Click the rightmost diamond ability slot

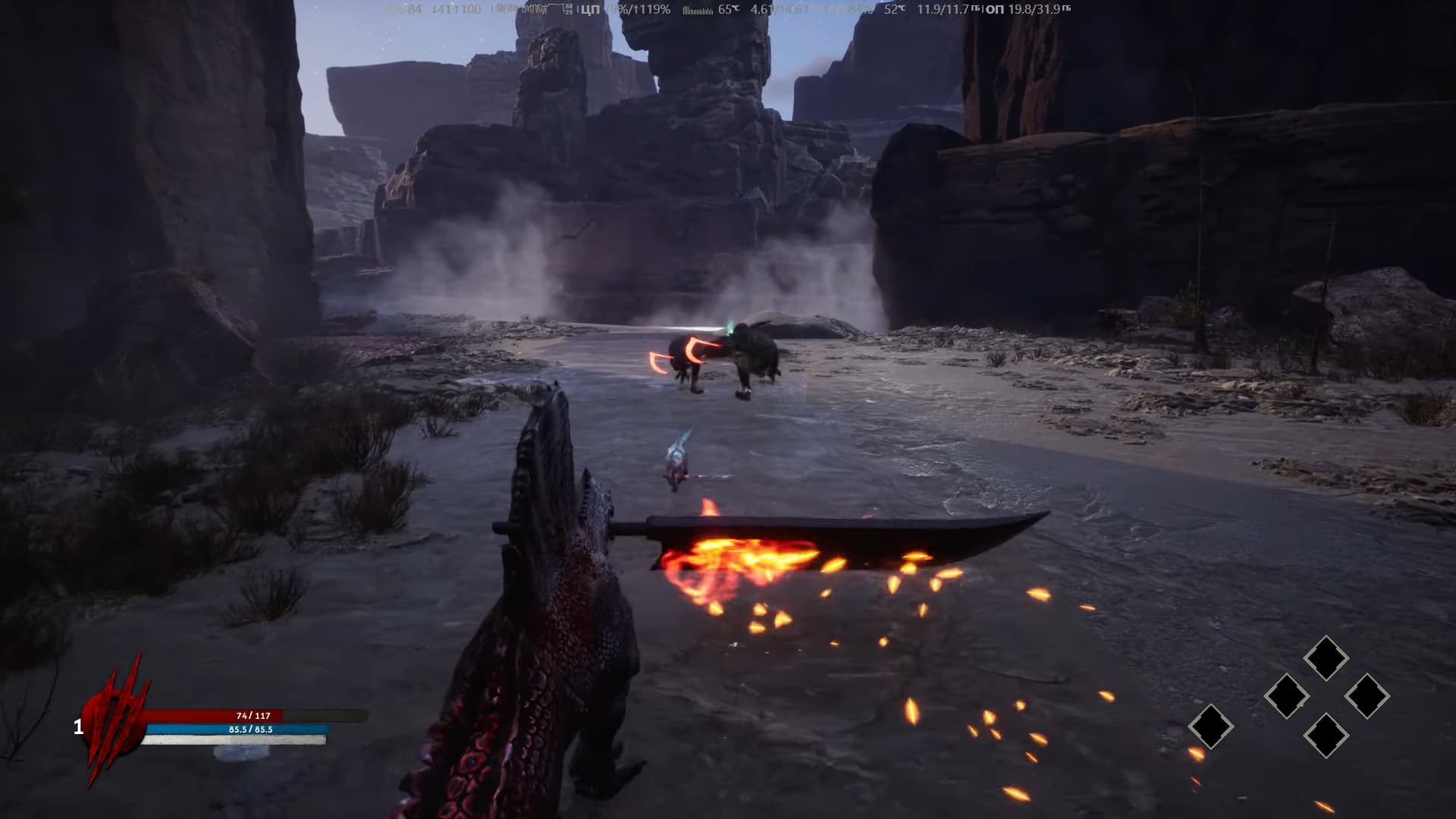[1367, 695]
